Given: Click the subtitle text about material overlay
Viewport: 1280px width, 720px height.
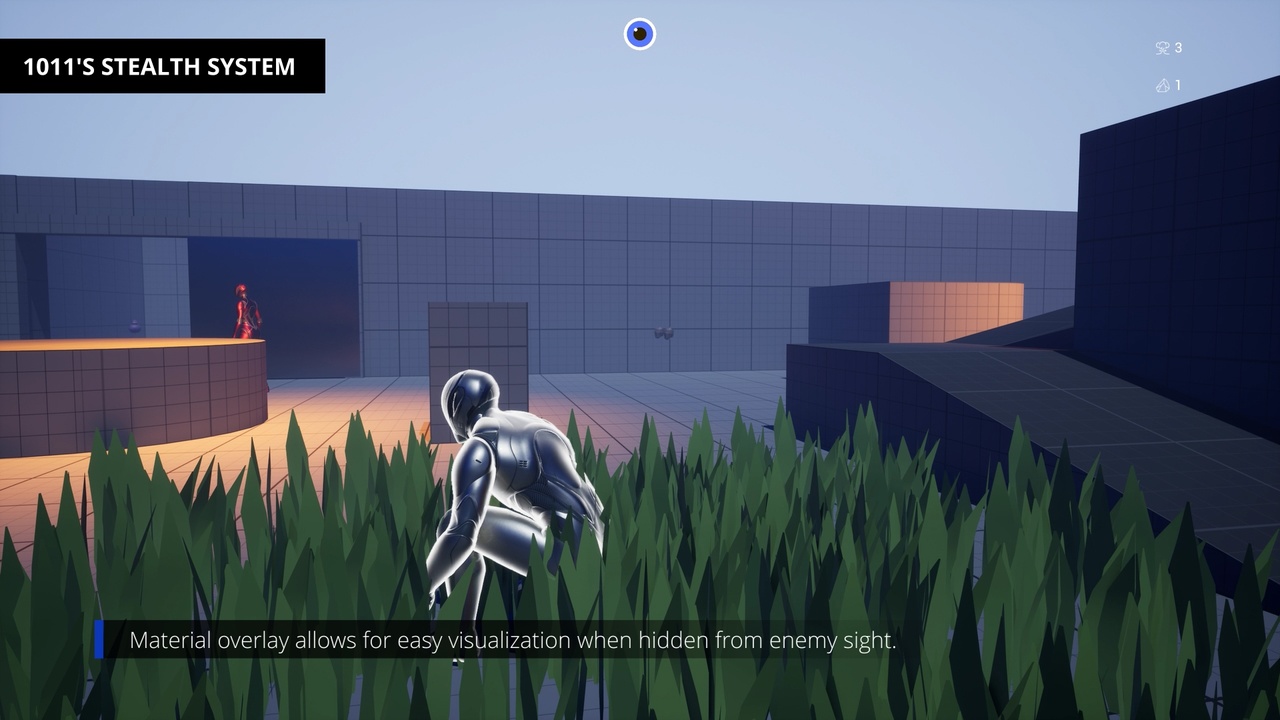Looking at the screenshot, I should pyautogui.click(x=514, y=641).
